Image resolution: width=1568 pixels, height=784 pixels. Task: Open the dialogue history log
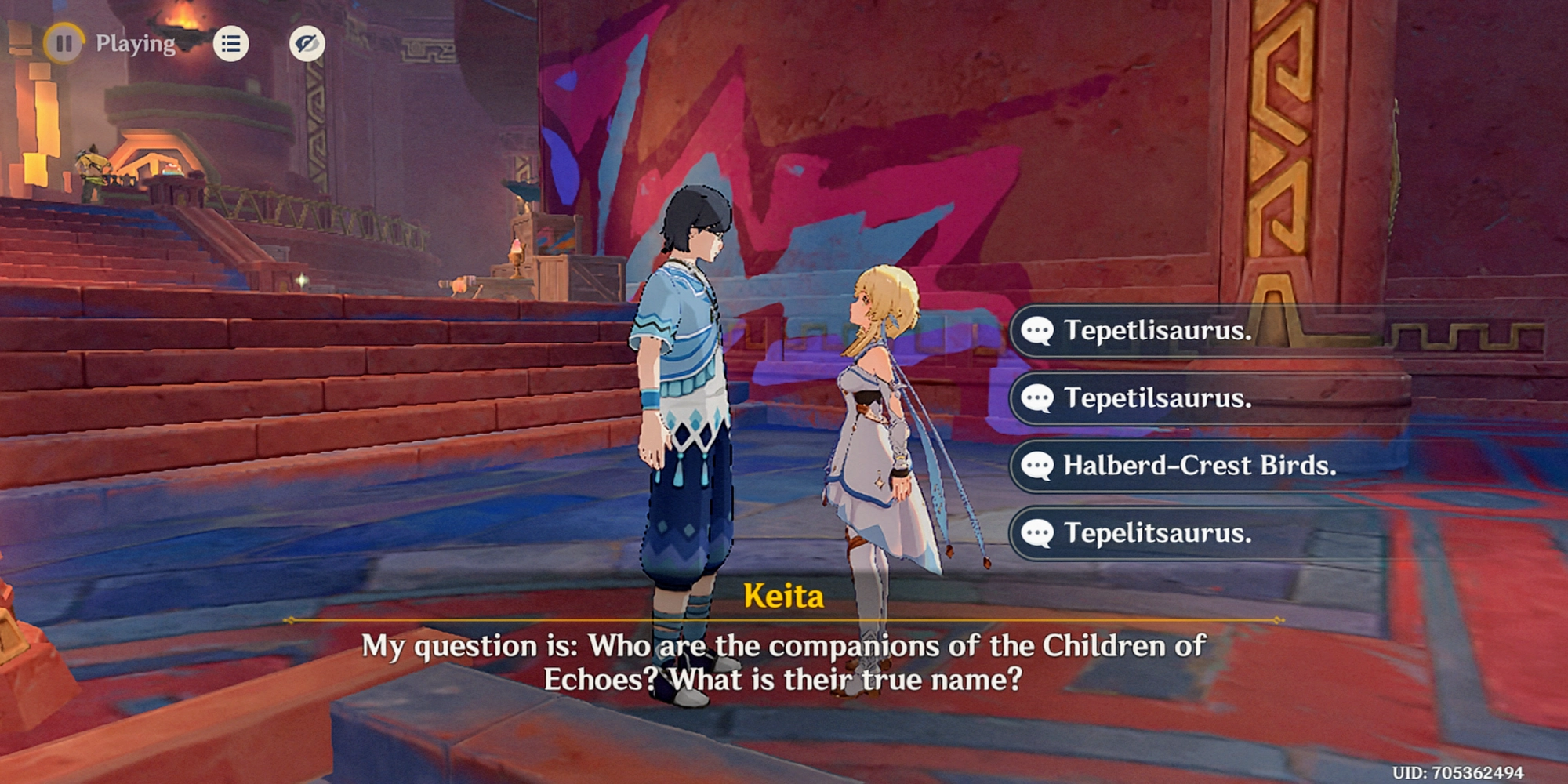230,43
